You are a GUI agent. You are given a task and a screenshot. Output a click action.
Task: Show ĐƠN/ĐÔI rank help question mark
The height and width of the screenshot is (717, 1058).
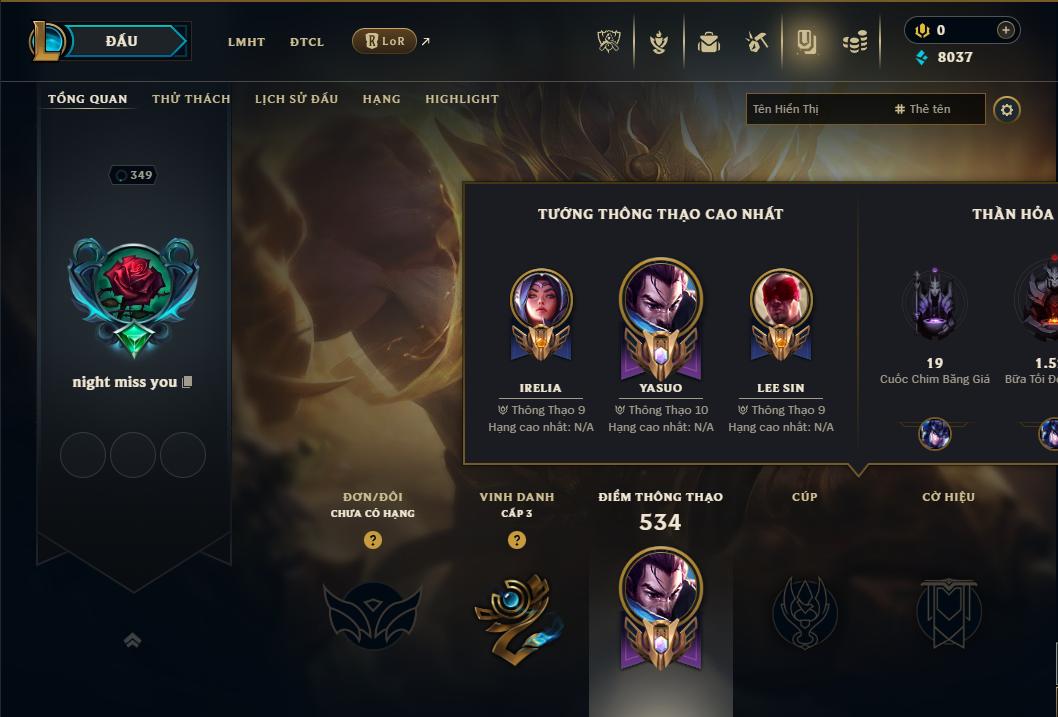tap(373, 540)
